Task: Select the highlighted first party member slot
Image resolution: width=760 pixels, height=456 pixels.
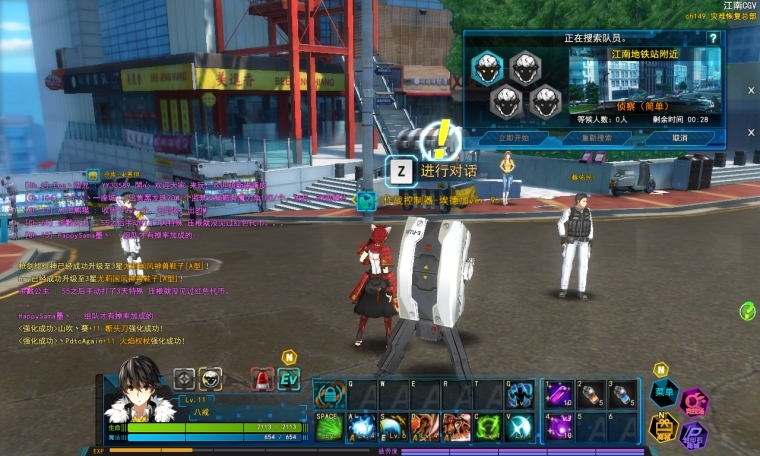Action: [x=487, y=67]
